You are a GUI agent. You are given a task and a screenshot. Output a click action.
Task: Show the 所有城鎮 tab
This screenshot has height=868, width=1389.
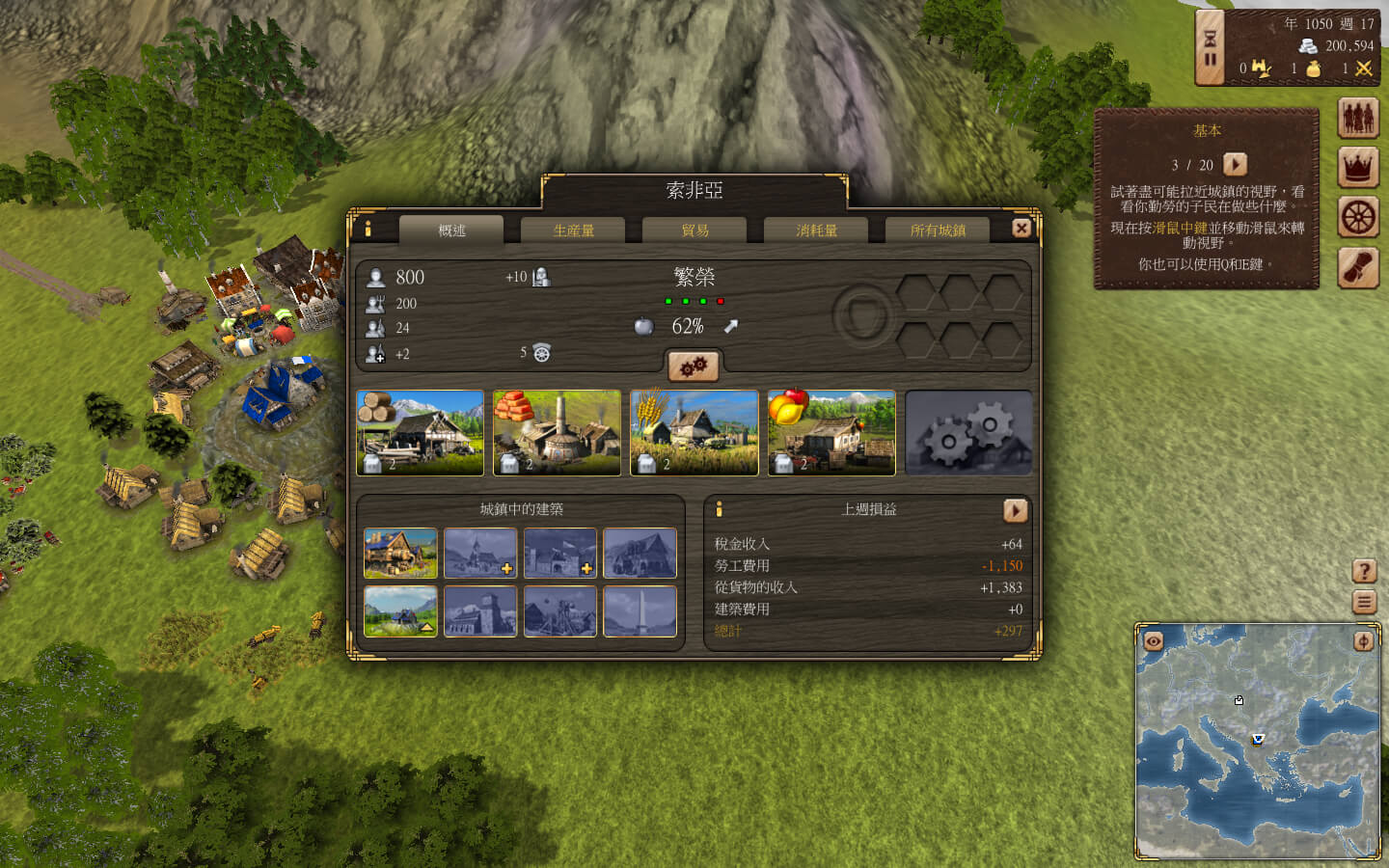[x=938, y=231]
